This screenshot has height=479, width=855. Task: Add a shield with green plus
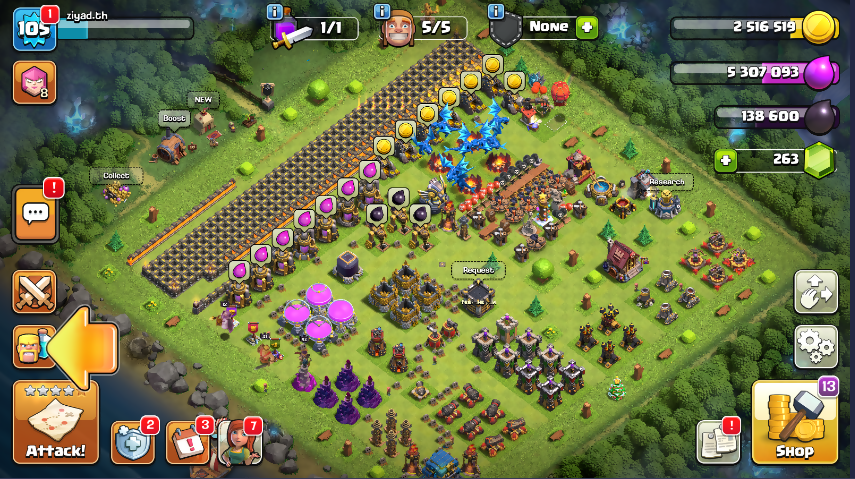(x=586, y=27)
